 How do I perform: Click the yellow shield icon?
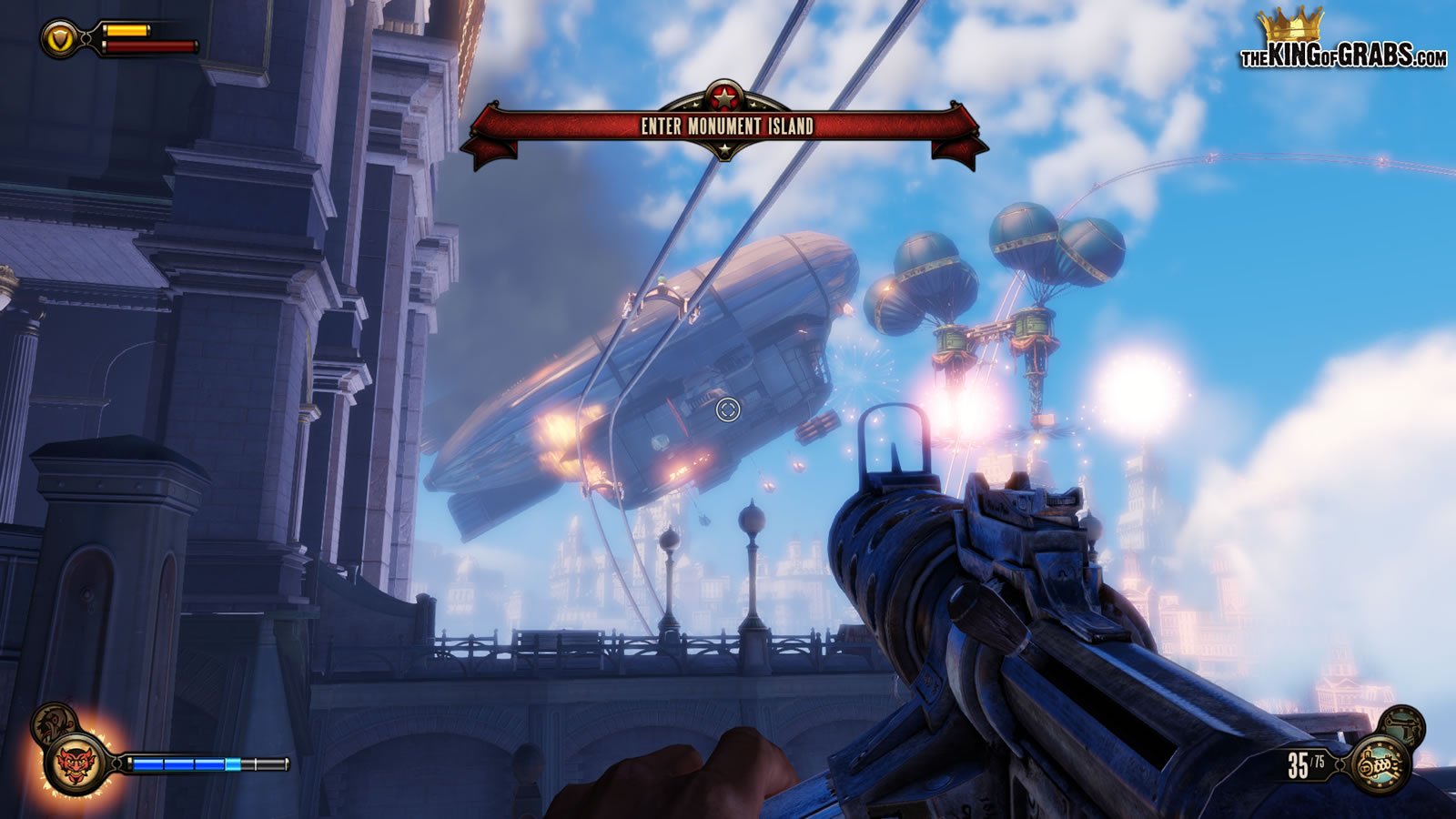tap(60, 39)
